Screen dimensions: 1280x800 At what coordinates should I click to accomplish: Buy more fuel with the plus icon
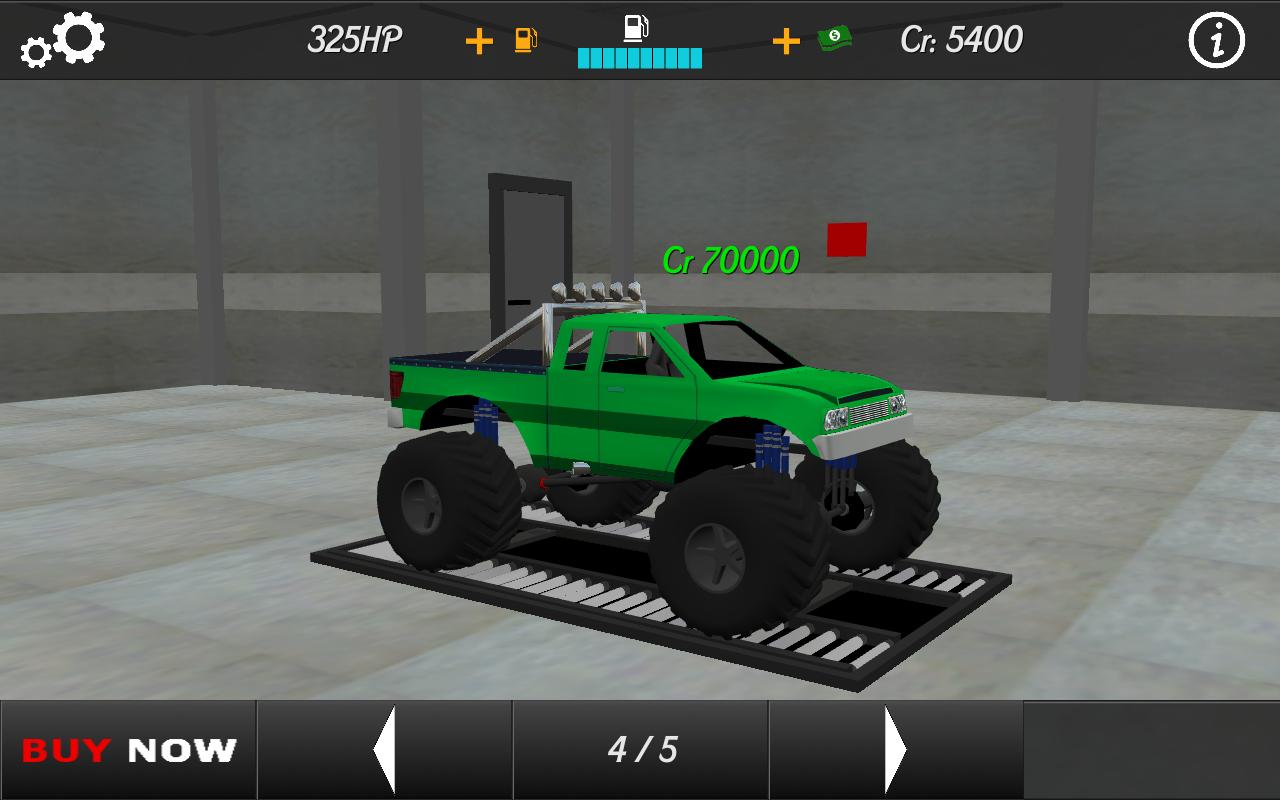click(x=481, y=41)
